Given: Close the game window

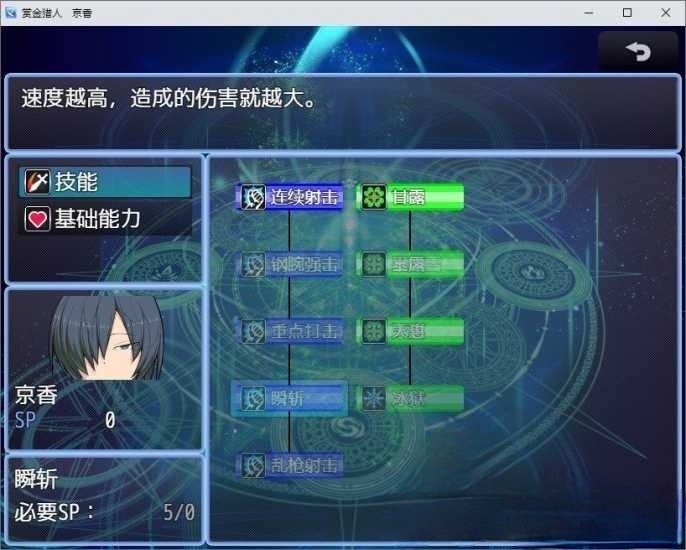Looking at the screenshot, I should click(662, 12).
